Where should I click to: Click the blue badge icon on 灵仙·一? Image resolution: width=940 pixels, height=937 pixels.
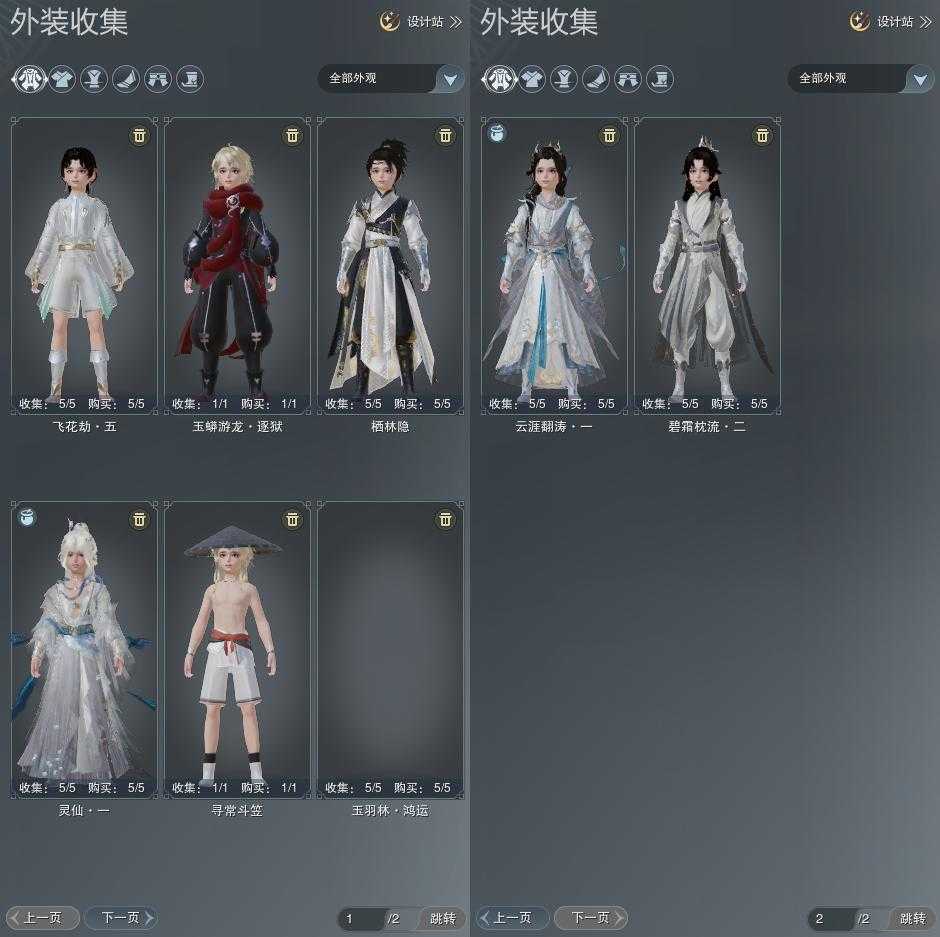pyautogui.click(x=27, y=518)
